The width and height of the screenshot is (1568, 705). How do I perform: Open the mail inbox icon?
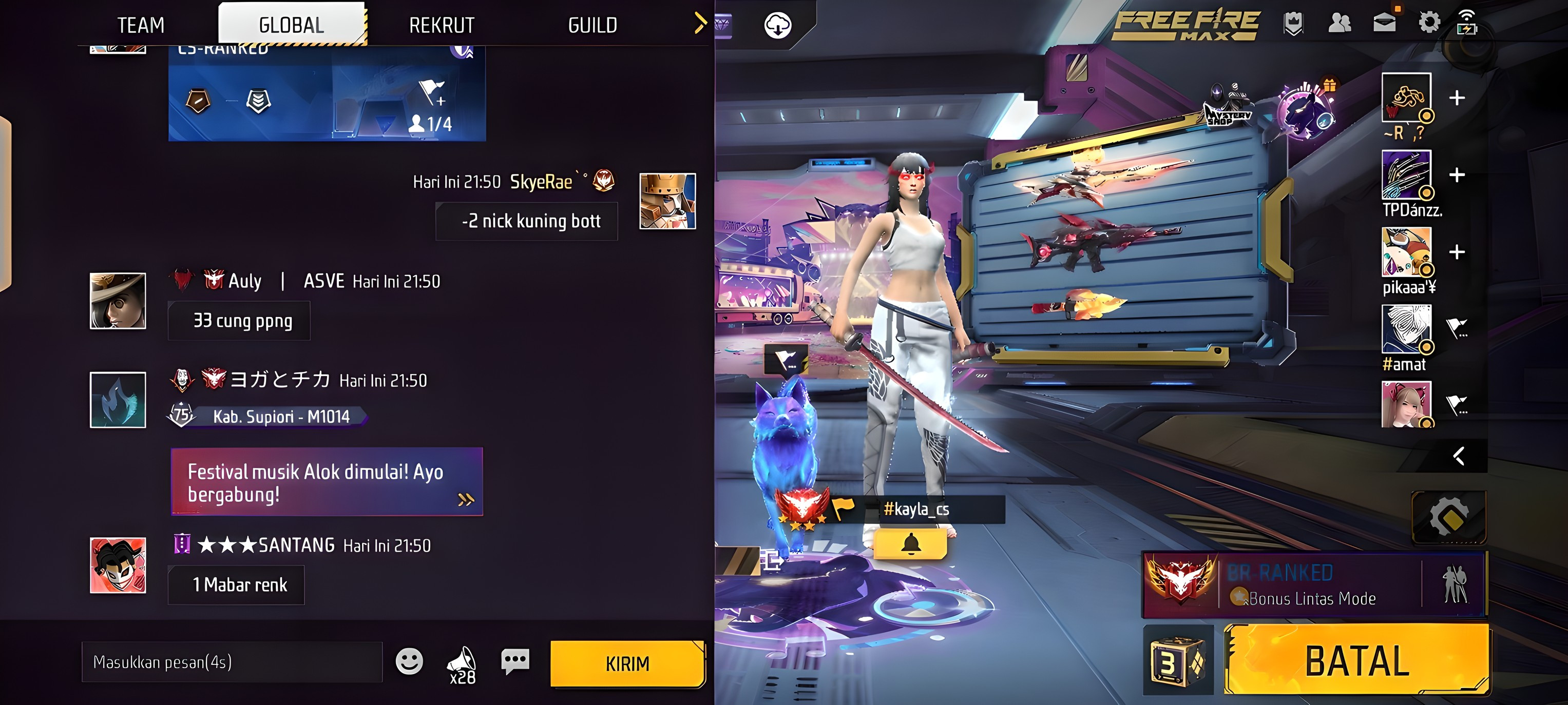point(1384,23)
